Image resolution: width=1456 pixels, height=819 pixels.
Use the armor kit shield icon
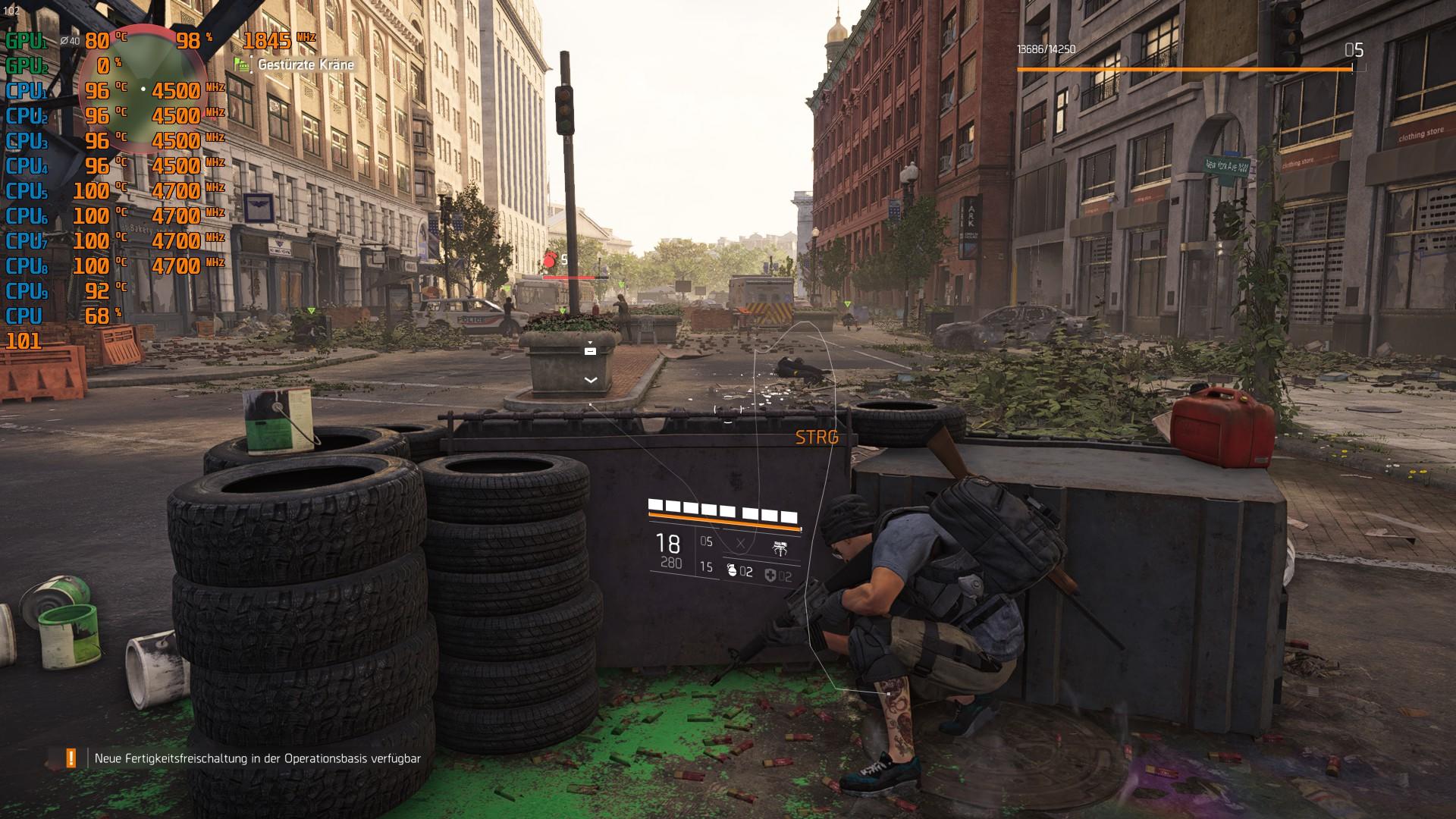tap(770, 575)
